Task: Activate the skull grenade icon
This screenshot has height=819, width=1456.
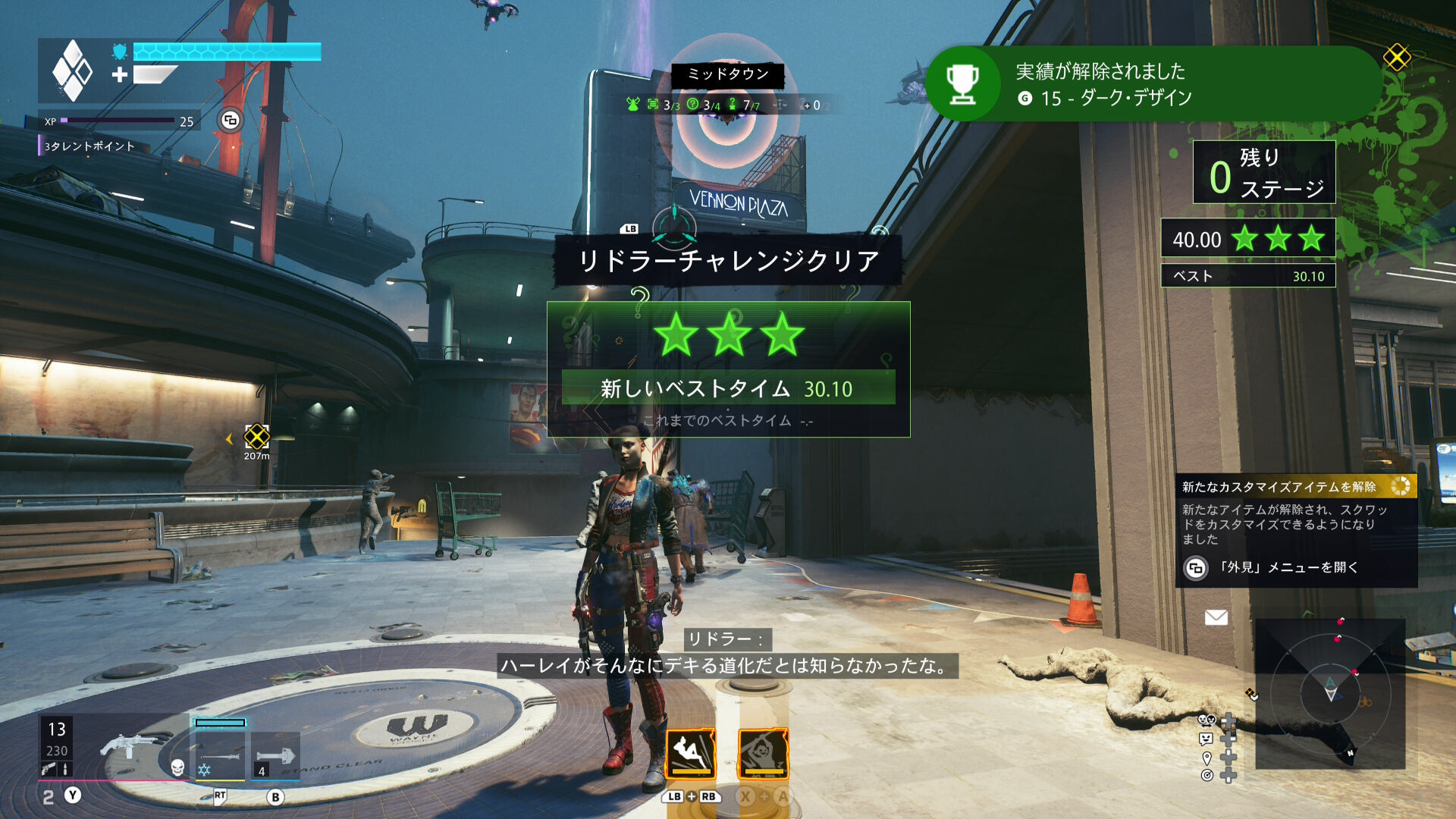Action: click(x=177, y=768)
